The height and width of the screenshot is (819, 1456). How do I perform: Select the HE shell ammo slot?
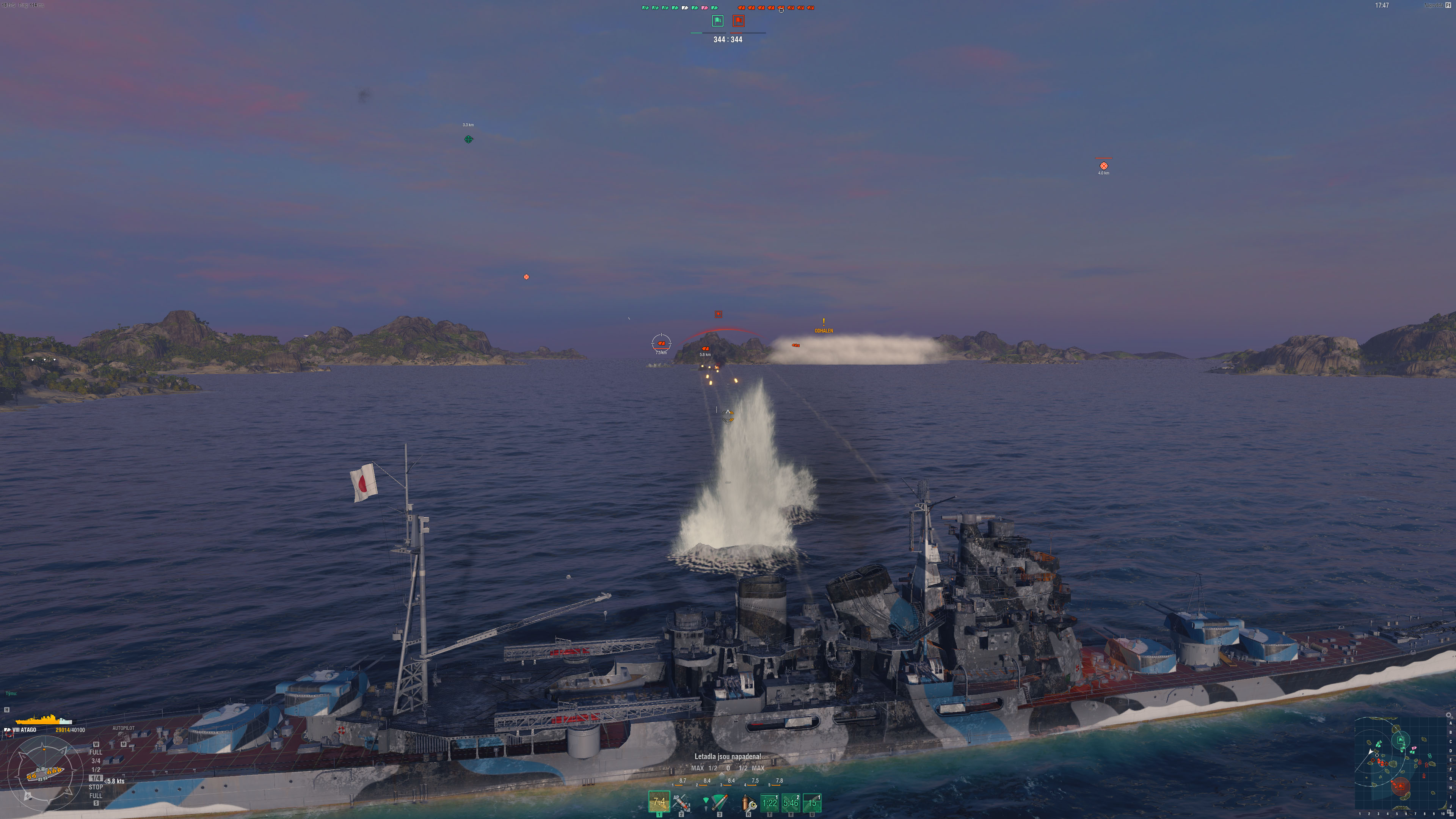click(x=659, y=802)
